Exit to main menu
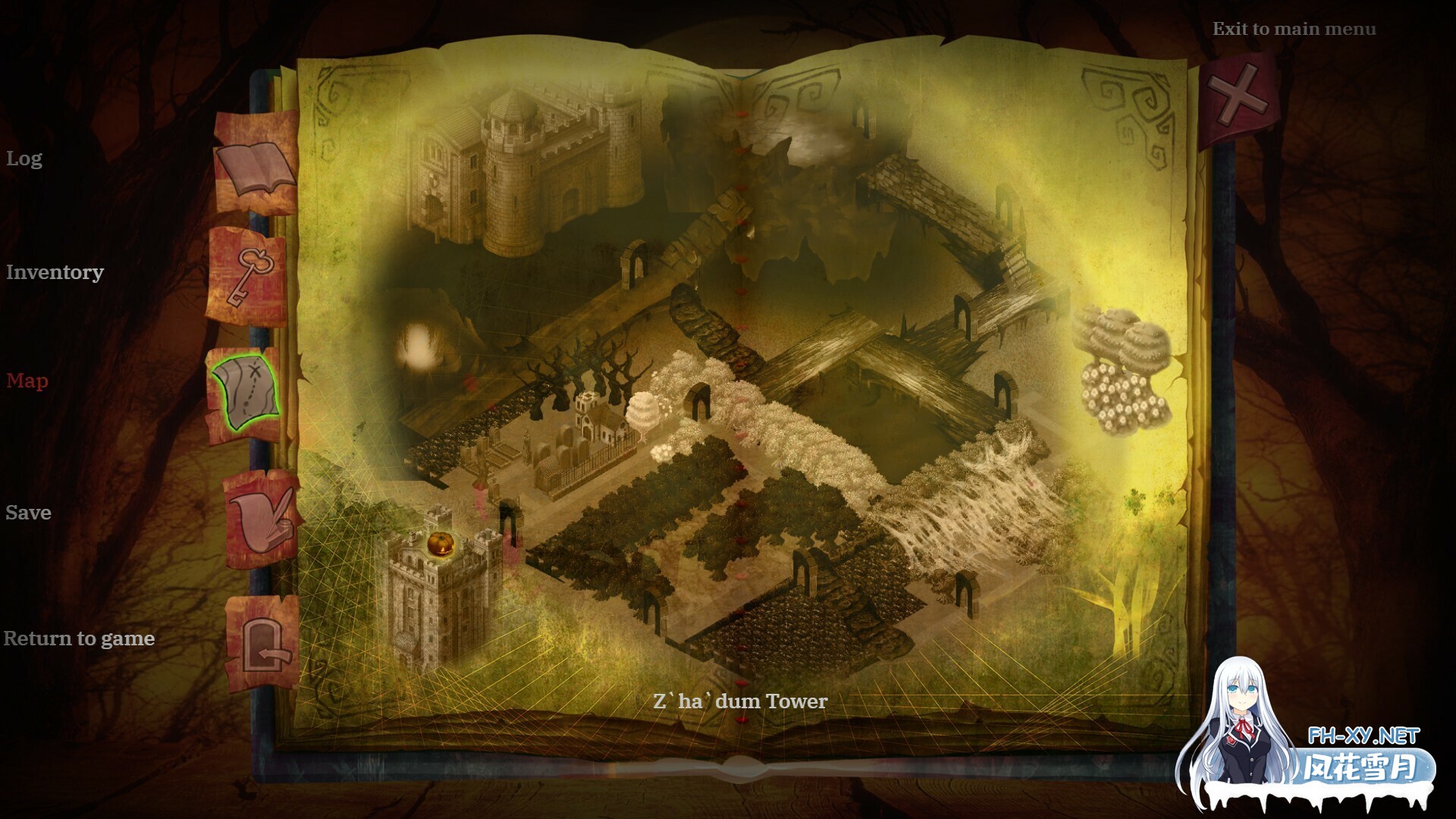The image size is (1456, 819). (x=1294, y=30)
